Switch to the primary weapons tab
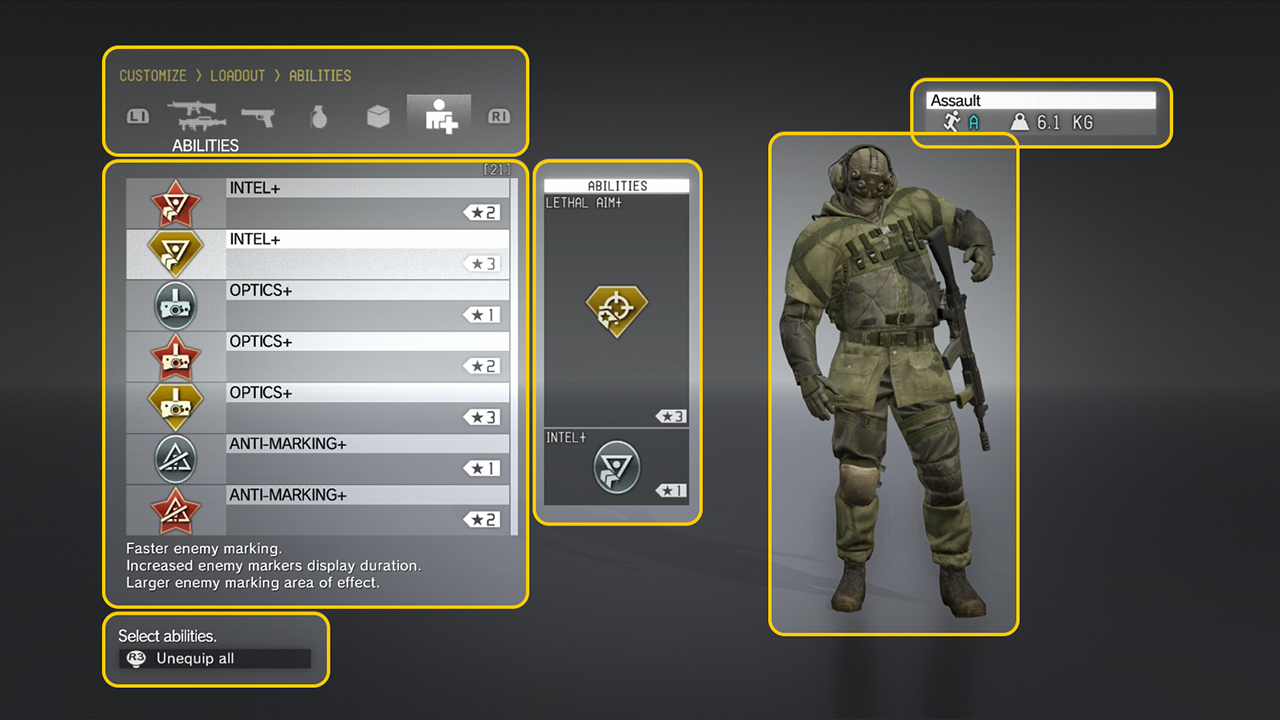This screenshot has width=1280, height=720. tap(196, 116)
